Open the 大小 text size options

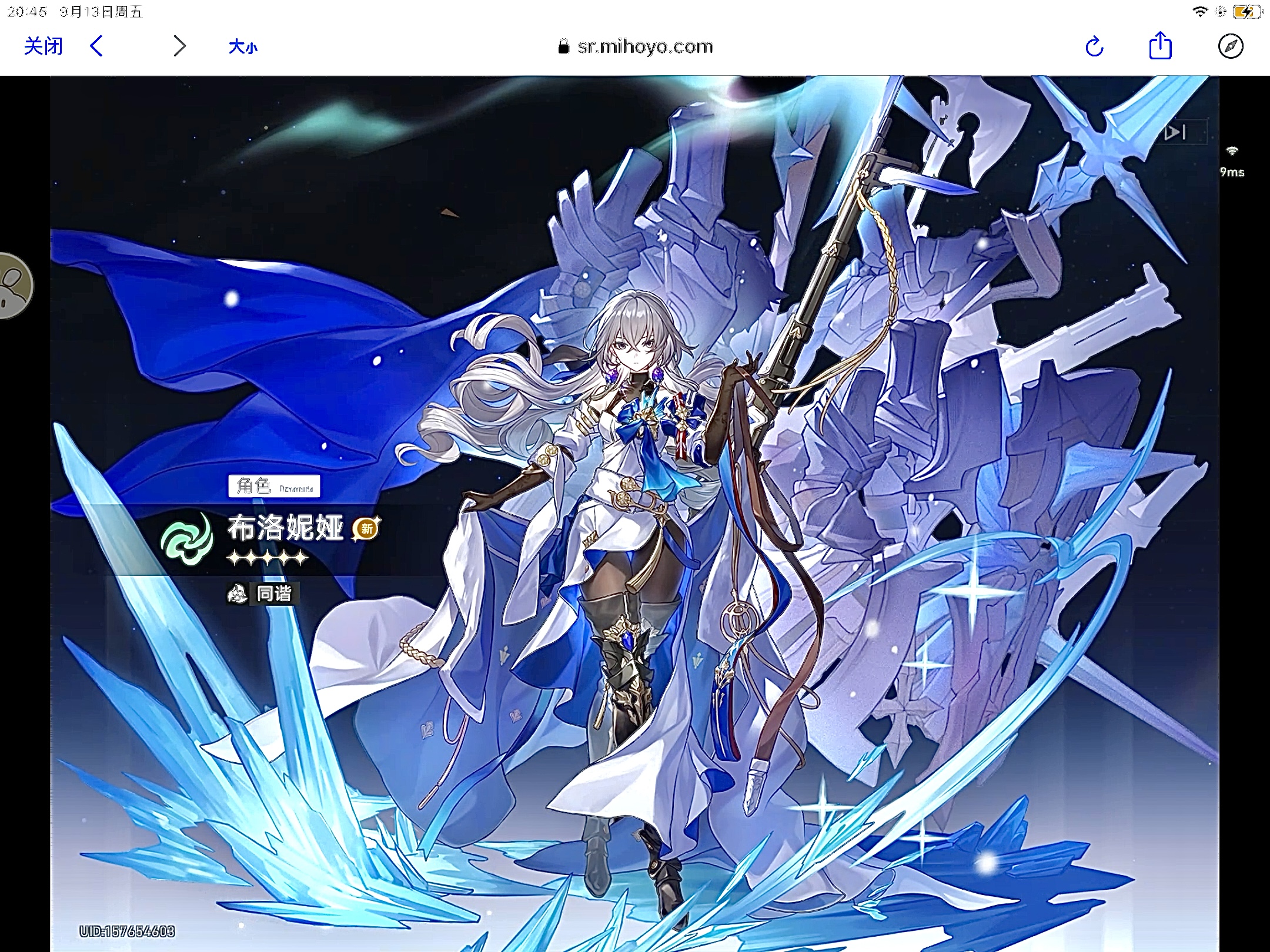[243, 47]
